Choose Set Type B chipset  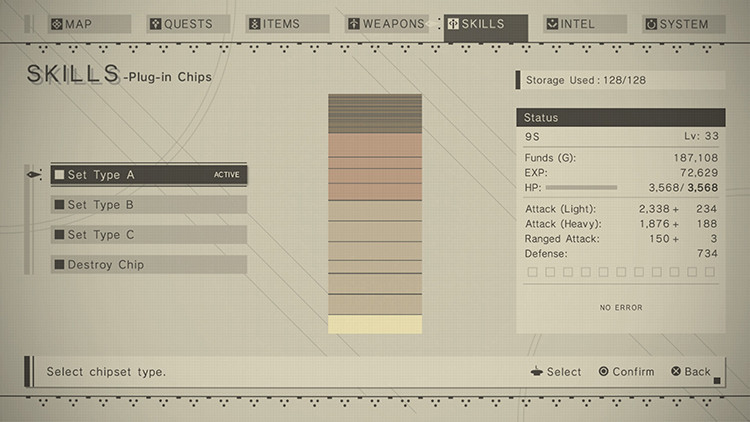click(148, 205)
